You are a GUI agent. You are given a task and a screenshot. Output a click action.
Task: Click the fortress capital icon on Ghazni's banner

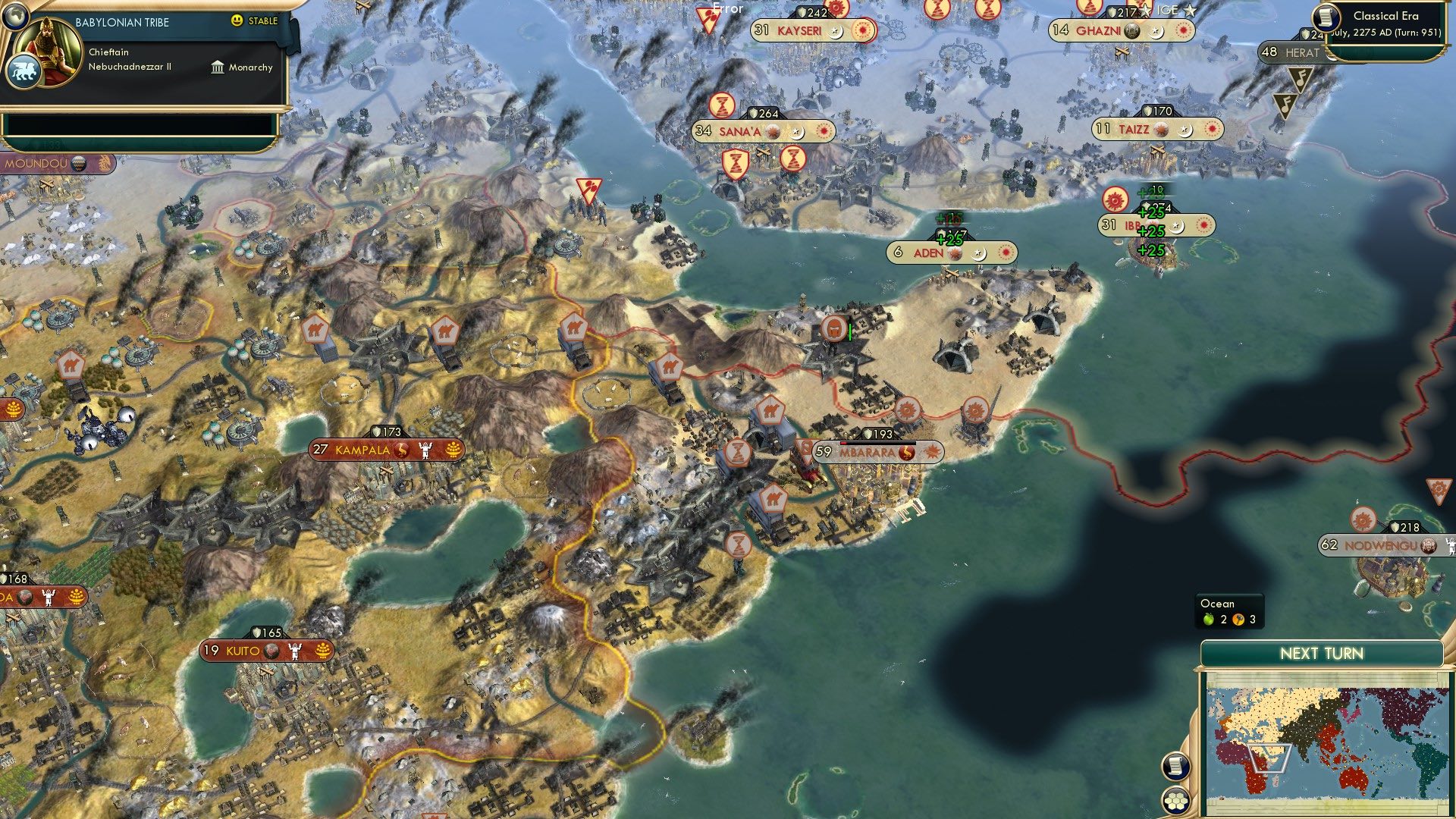(1131, 32)
